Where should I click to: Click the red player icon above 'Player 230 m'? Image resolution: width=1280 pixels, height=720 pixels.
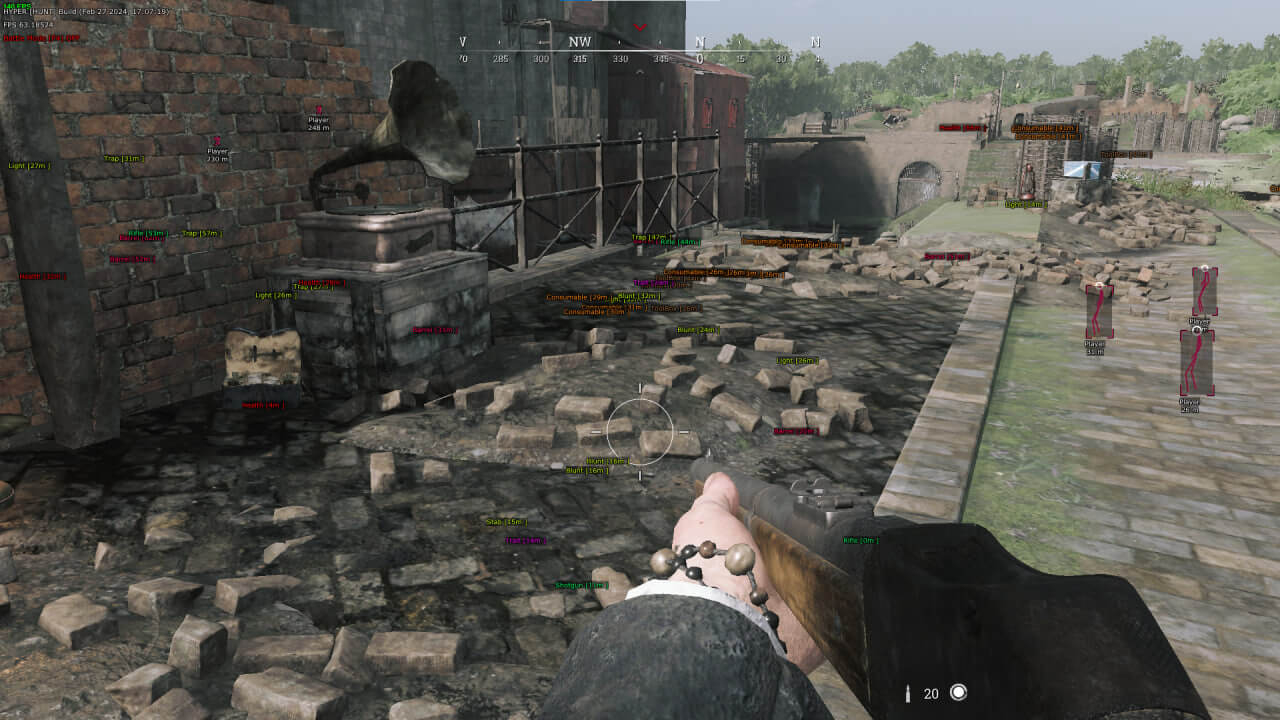tap(217, 141)
